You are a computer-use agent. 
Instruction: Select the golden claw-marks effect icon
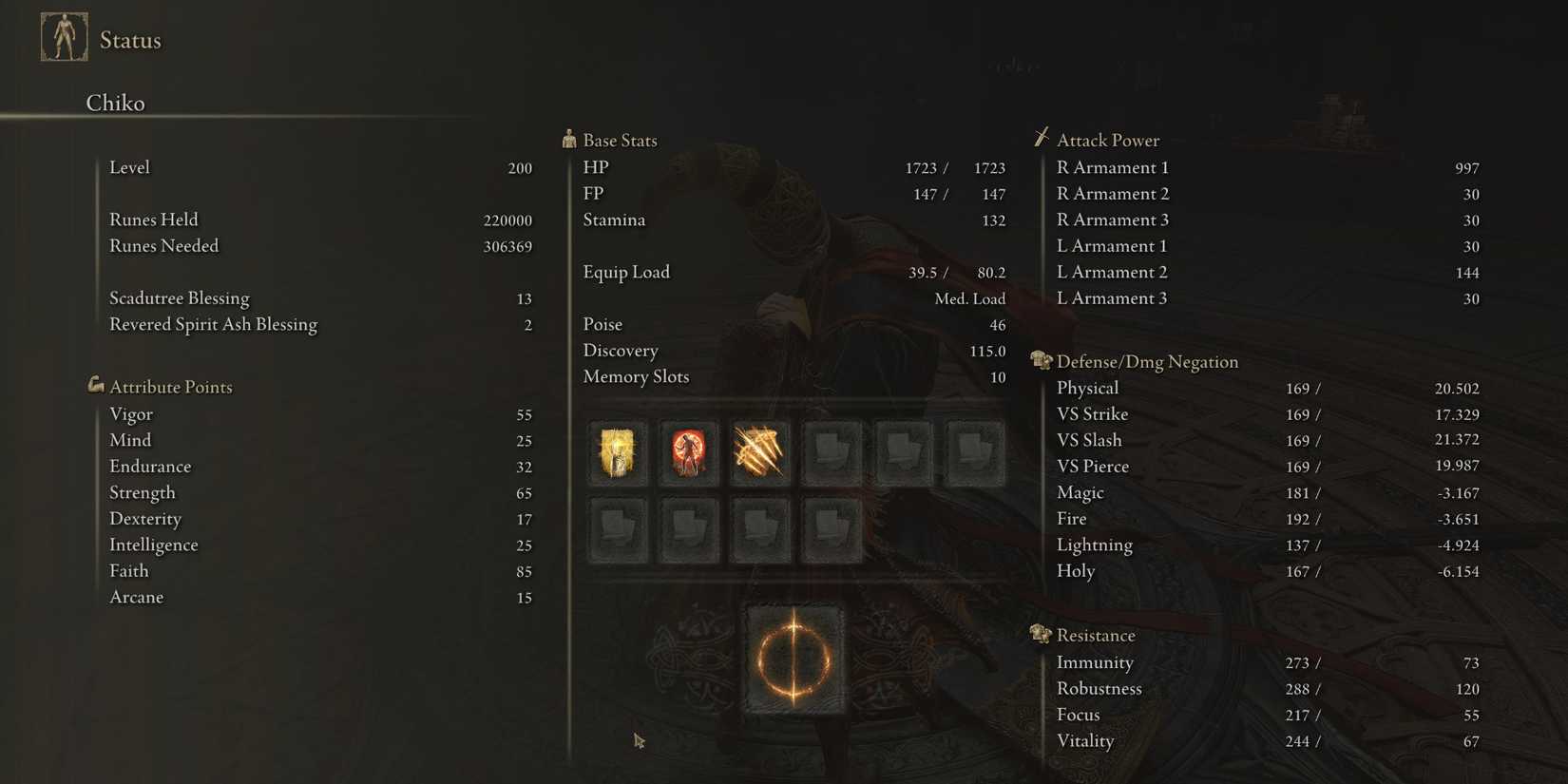click(x=759, y=453)
